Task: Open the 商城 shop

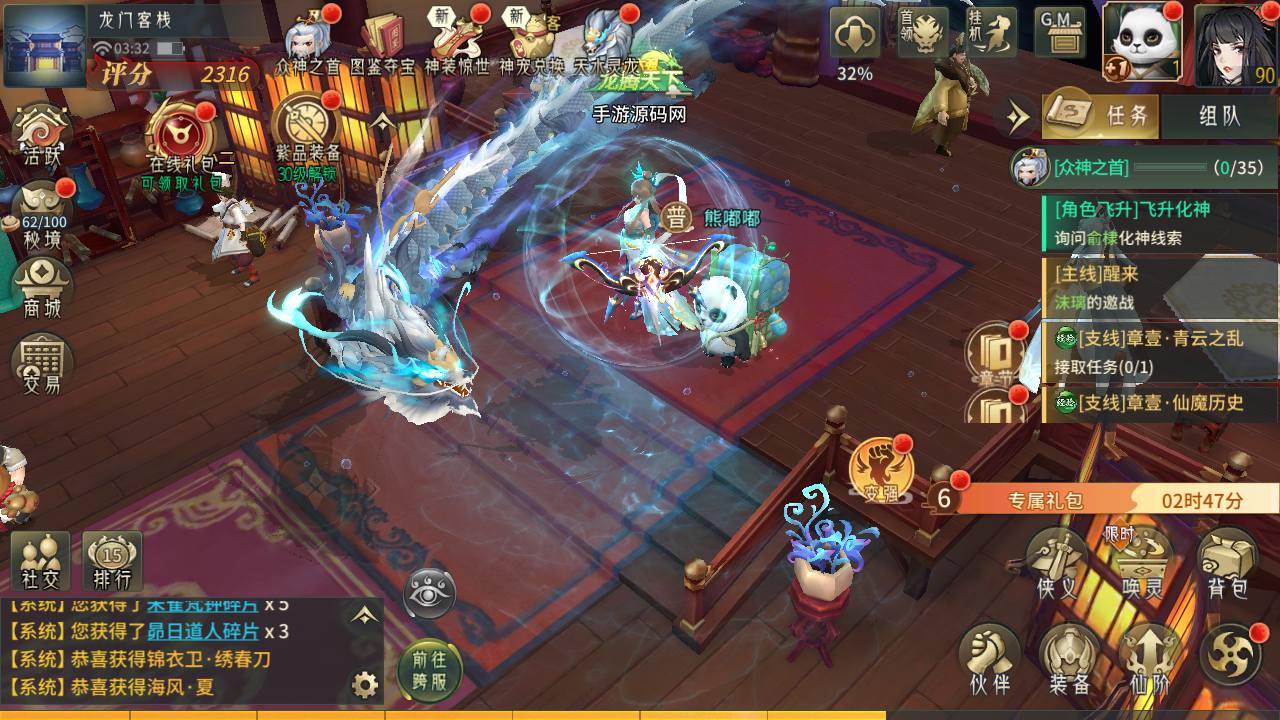Action: click(43, 284)
